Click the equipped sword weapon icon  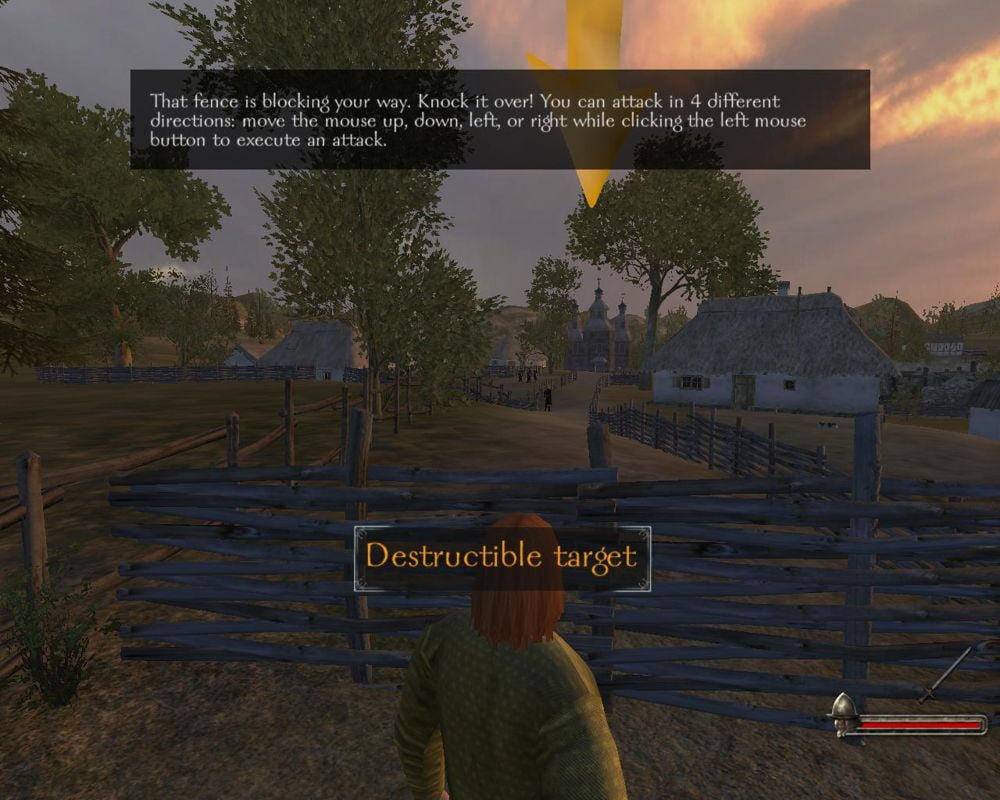tap(946, 676)
